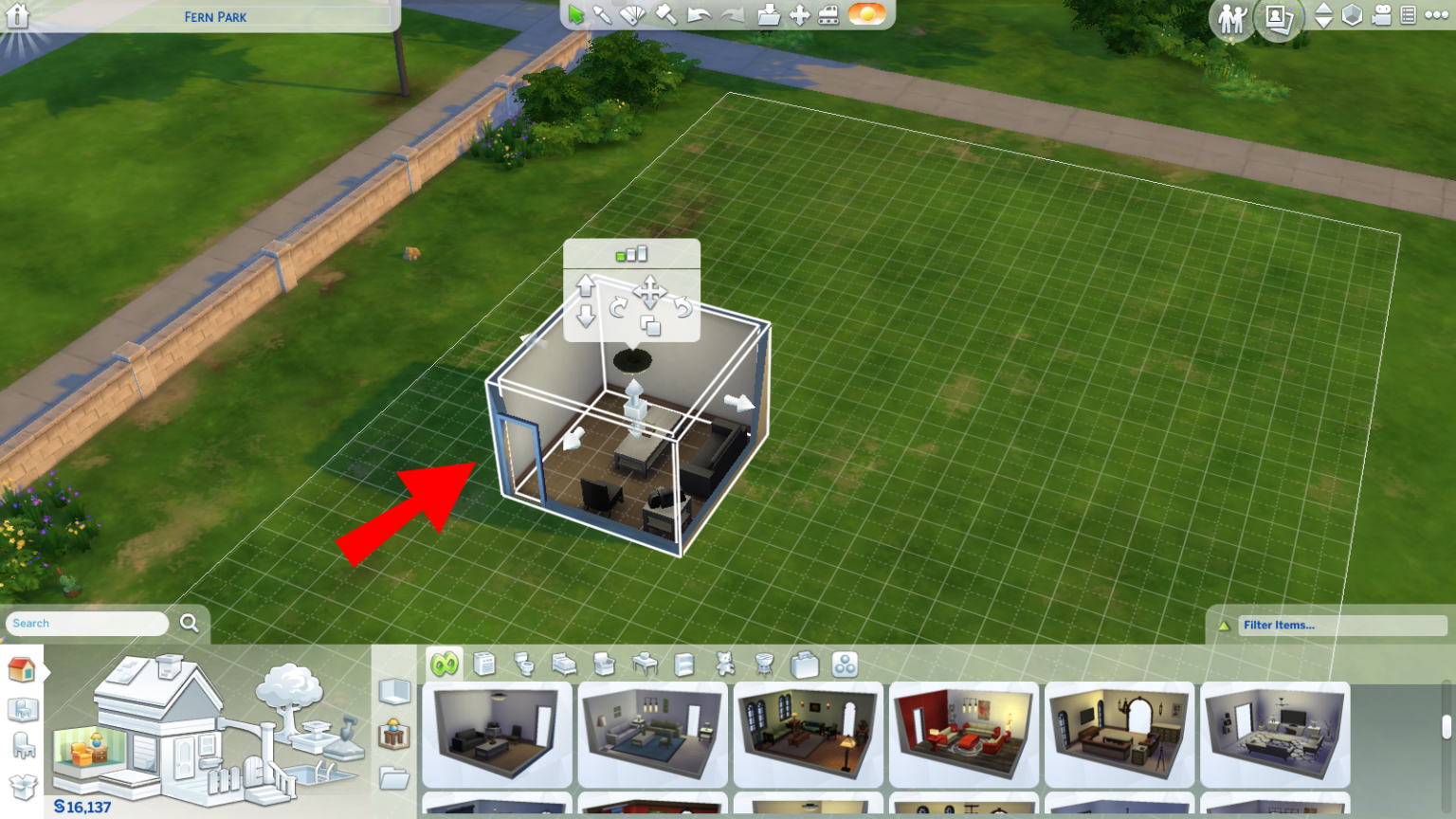The image size is (1456, 819).
Task: Select the sledgehammer demolition tool
Action: click(x=664, y=13)
